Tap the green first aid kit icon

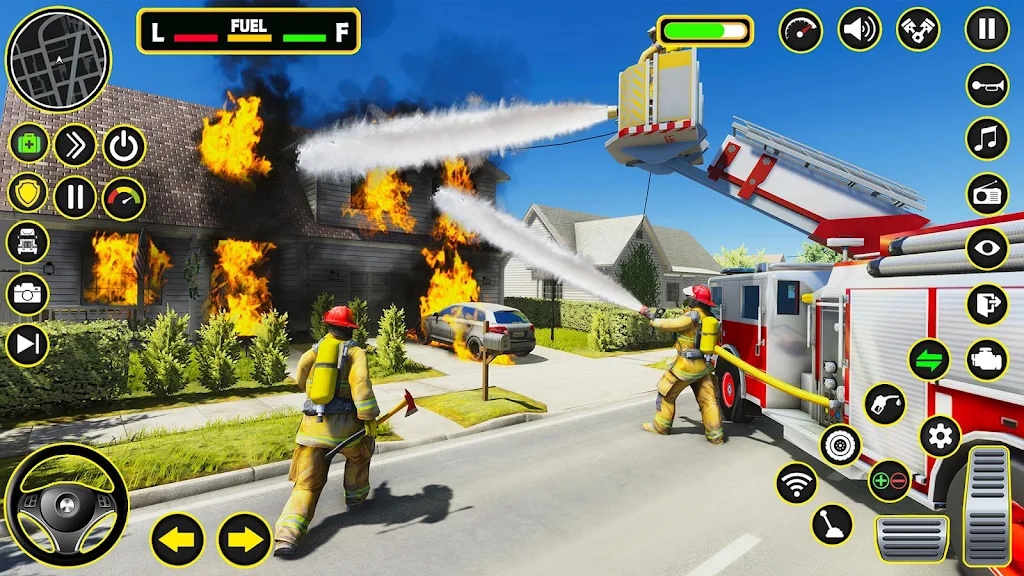[x=29, y=145]
